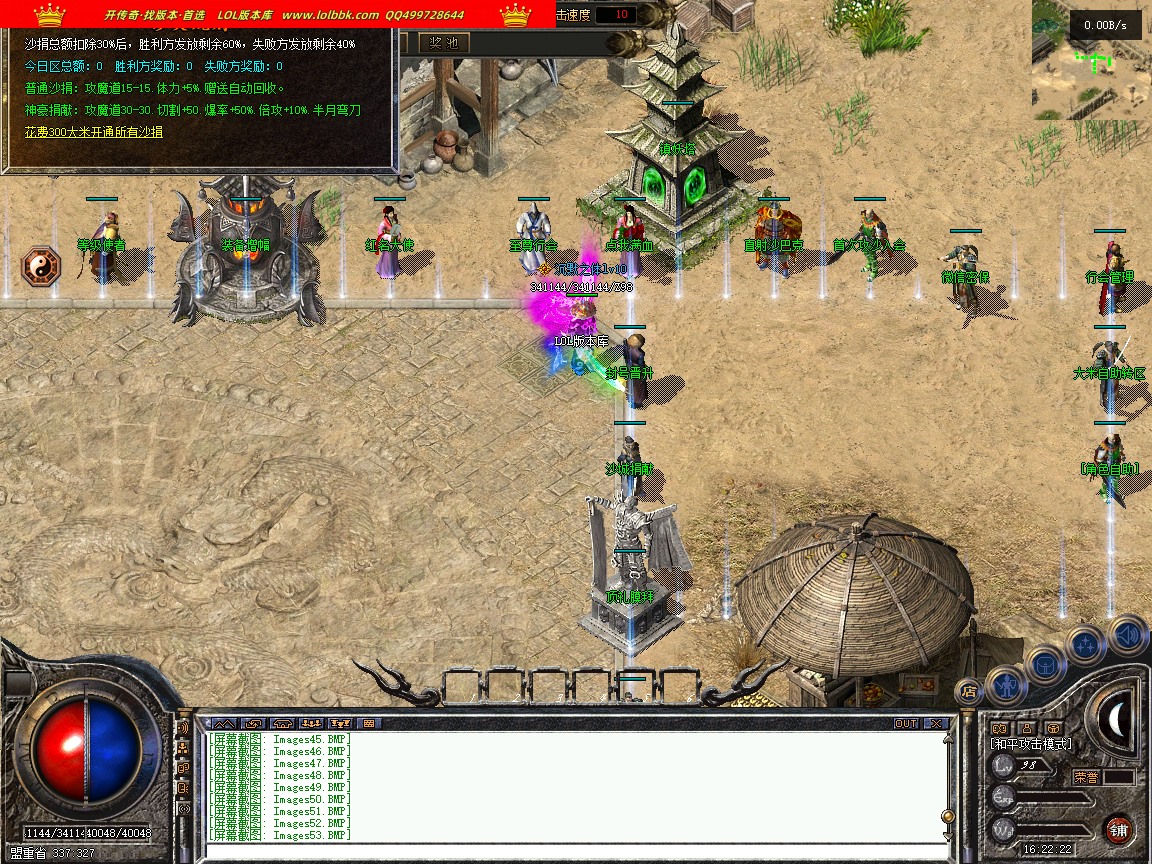Viewport: 1152px width, 864px height.
Task: Close the chat panel with the X button
Action: [x=936, y=723]
